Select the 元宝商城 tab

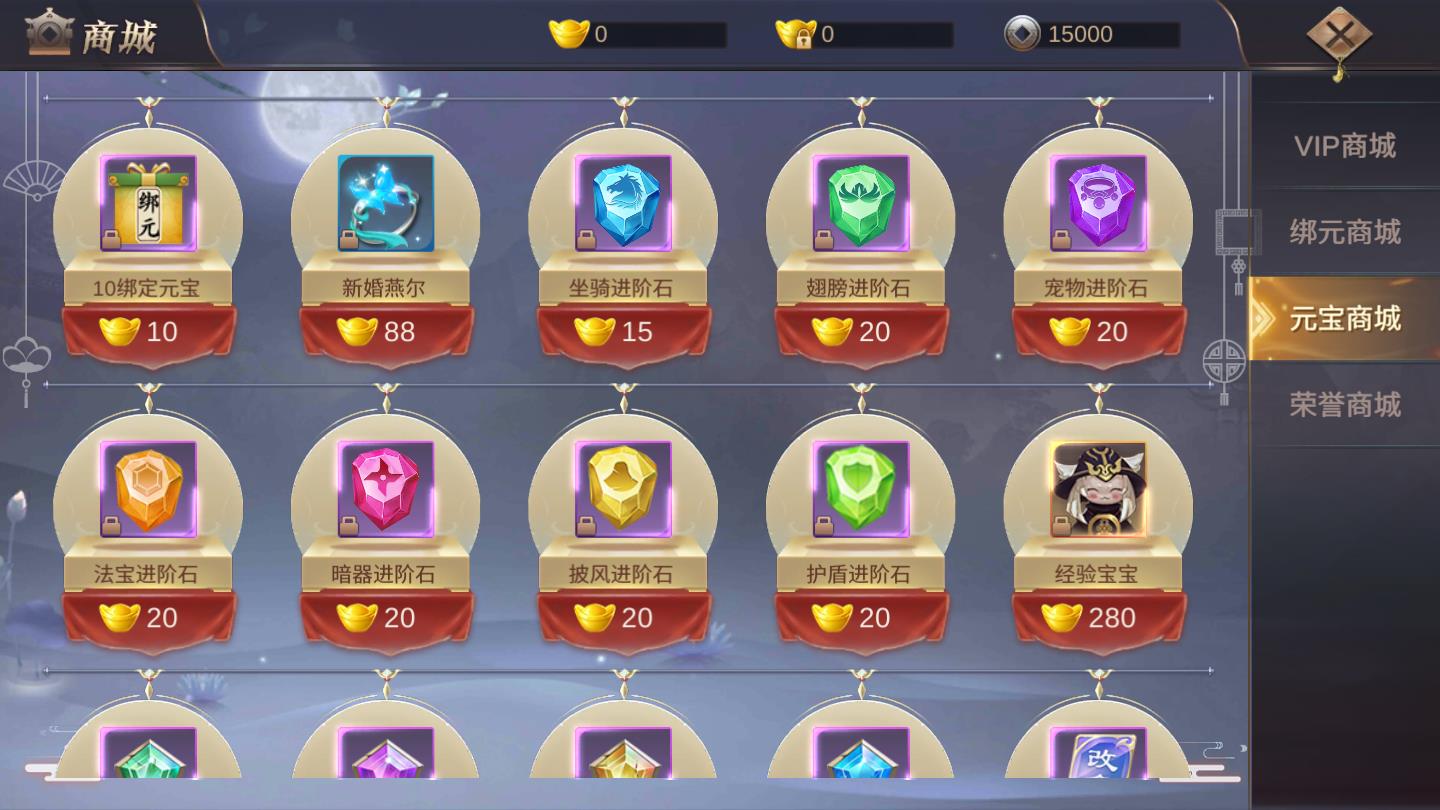[1345, 319]
